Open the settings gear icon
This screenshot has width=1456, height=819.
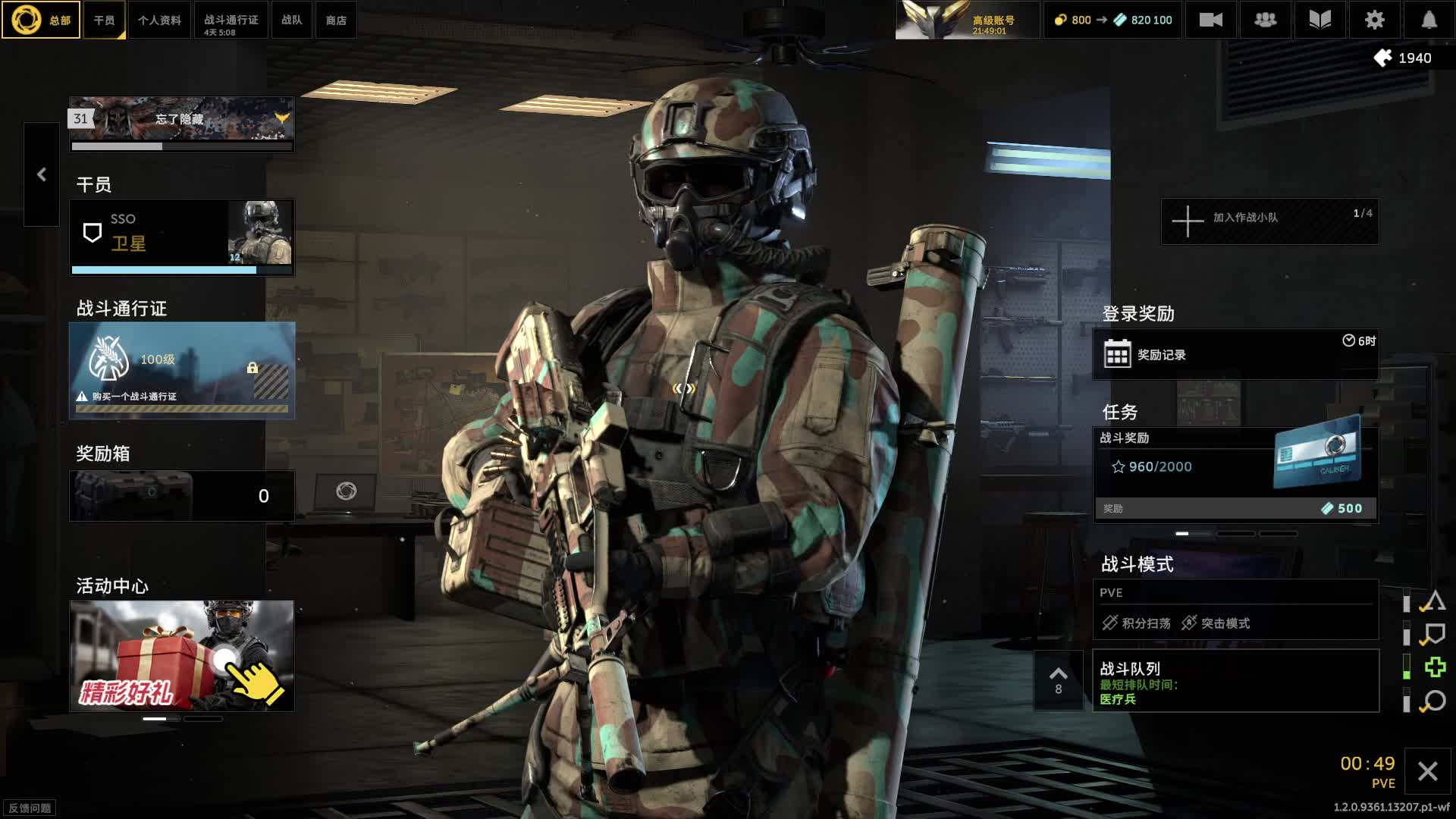click(x=1374, y=20)
